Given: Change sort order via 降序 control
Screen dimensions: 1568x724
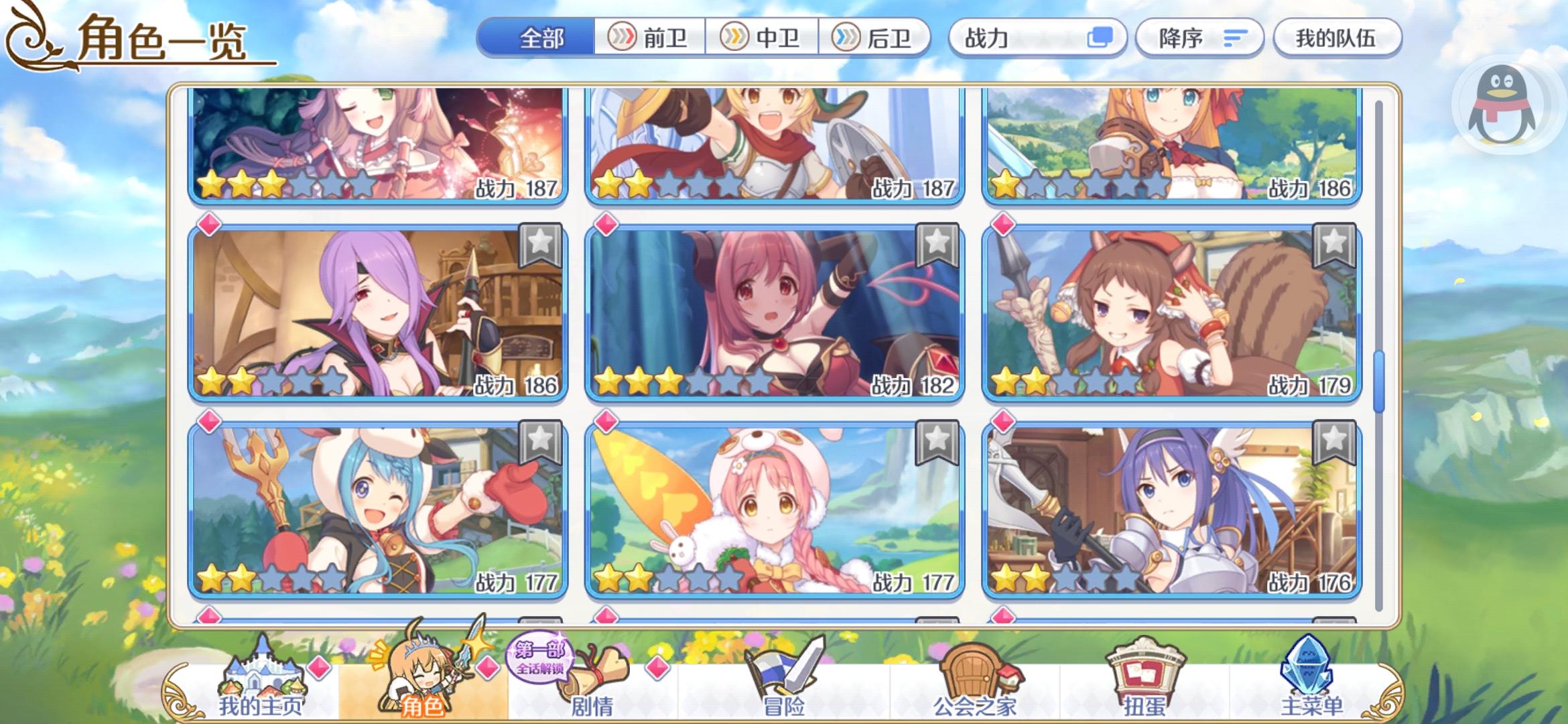Looking at the screenshot, I should point(1199,38).
